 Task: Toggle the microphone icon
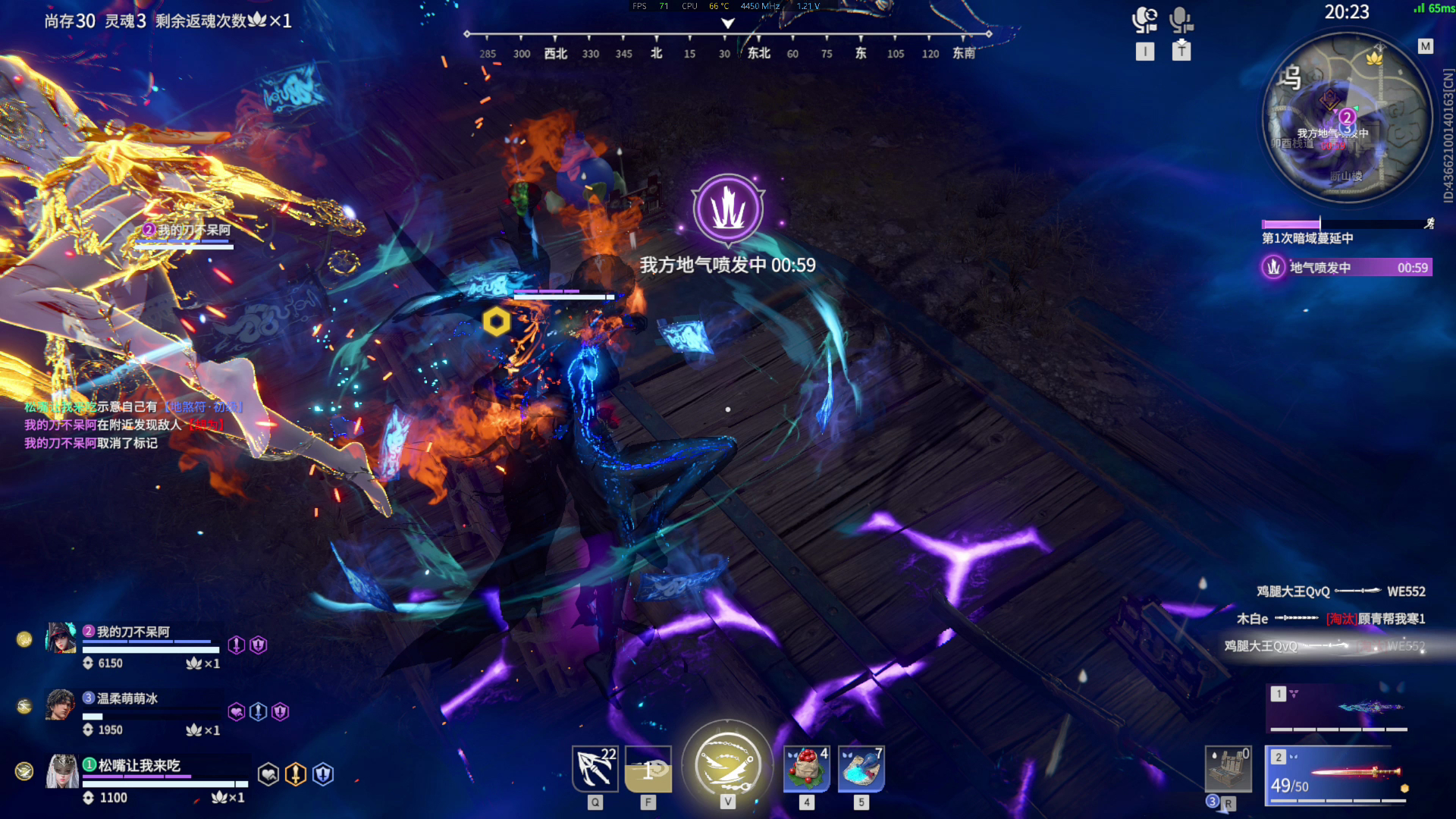click(1181, 20)
